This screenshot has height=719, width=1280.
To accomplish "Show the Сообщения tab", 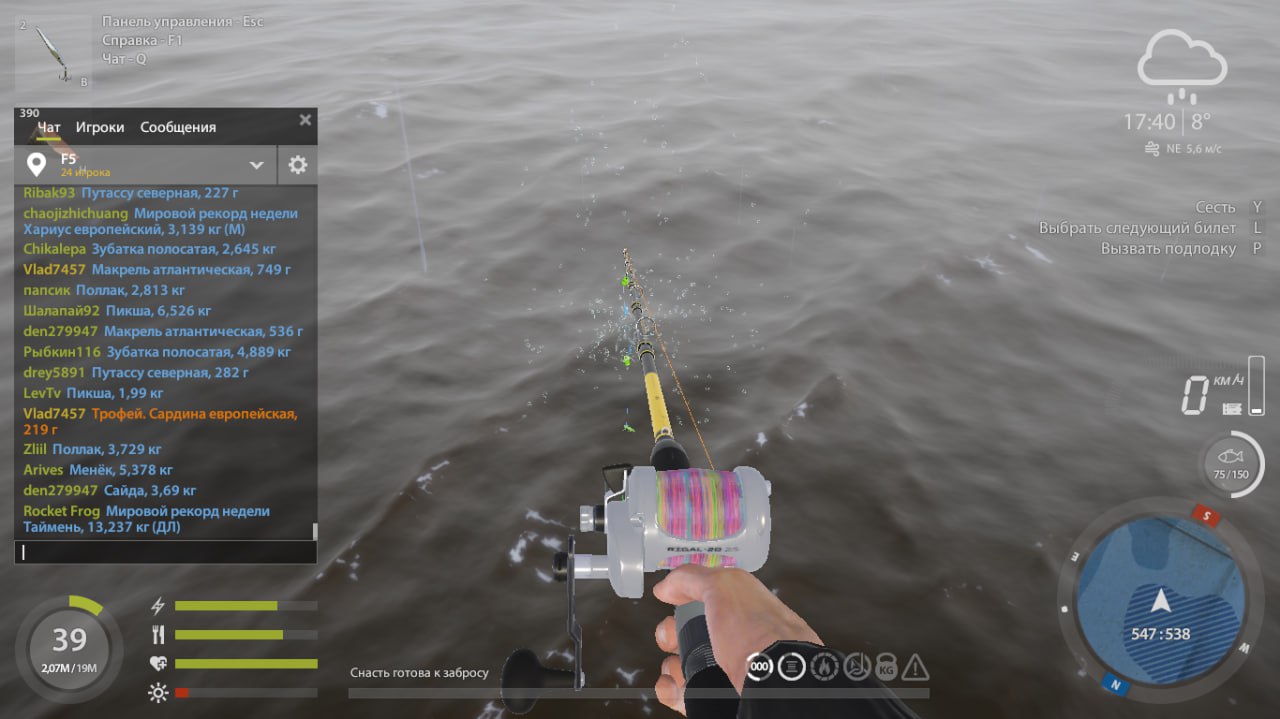I will tap(178, 127).
